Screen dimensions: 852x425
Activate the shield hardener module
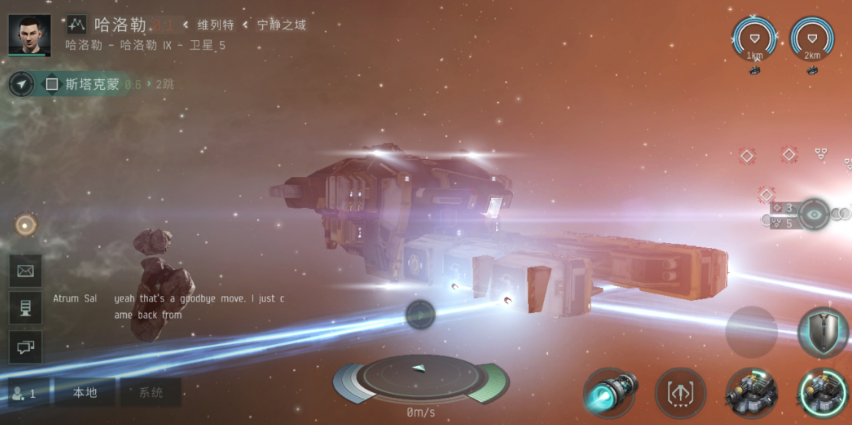tap(822, 331)
